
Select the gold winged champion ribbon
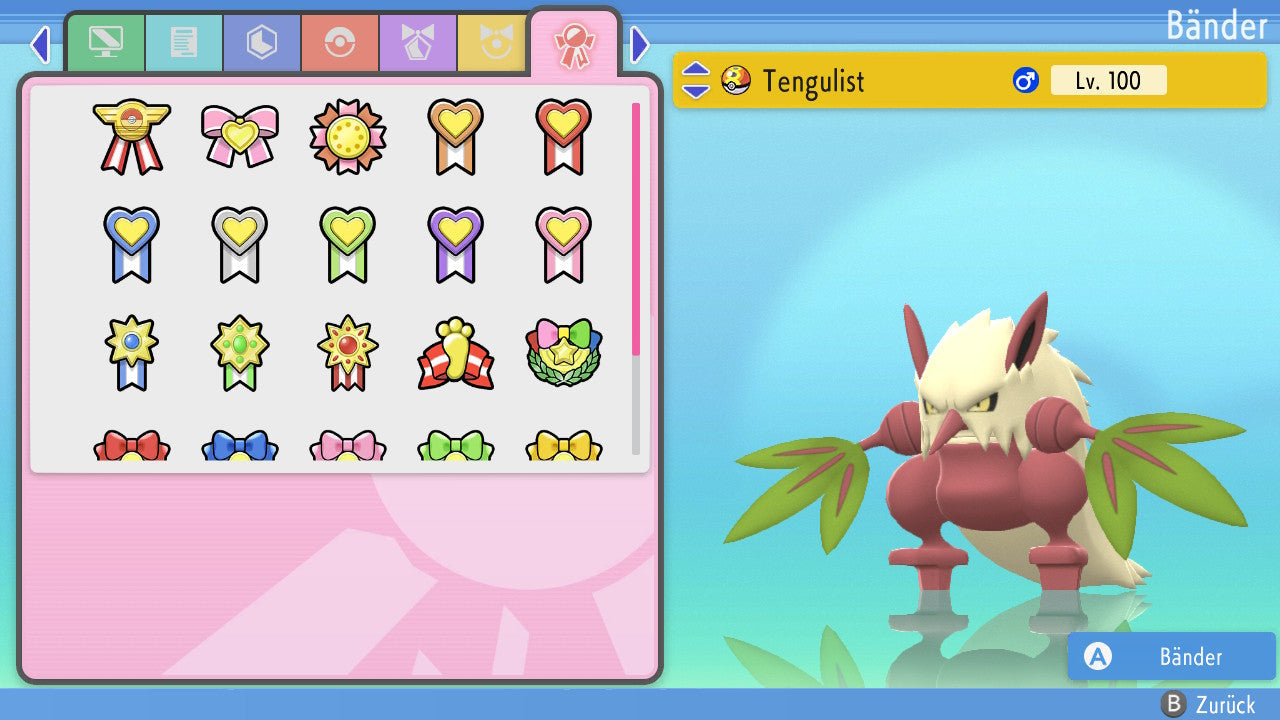tap(132, 136)
